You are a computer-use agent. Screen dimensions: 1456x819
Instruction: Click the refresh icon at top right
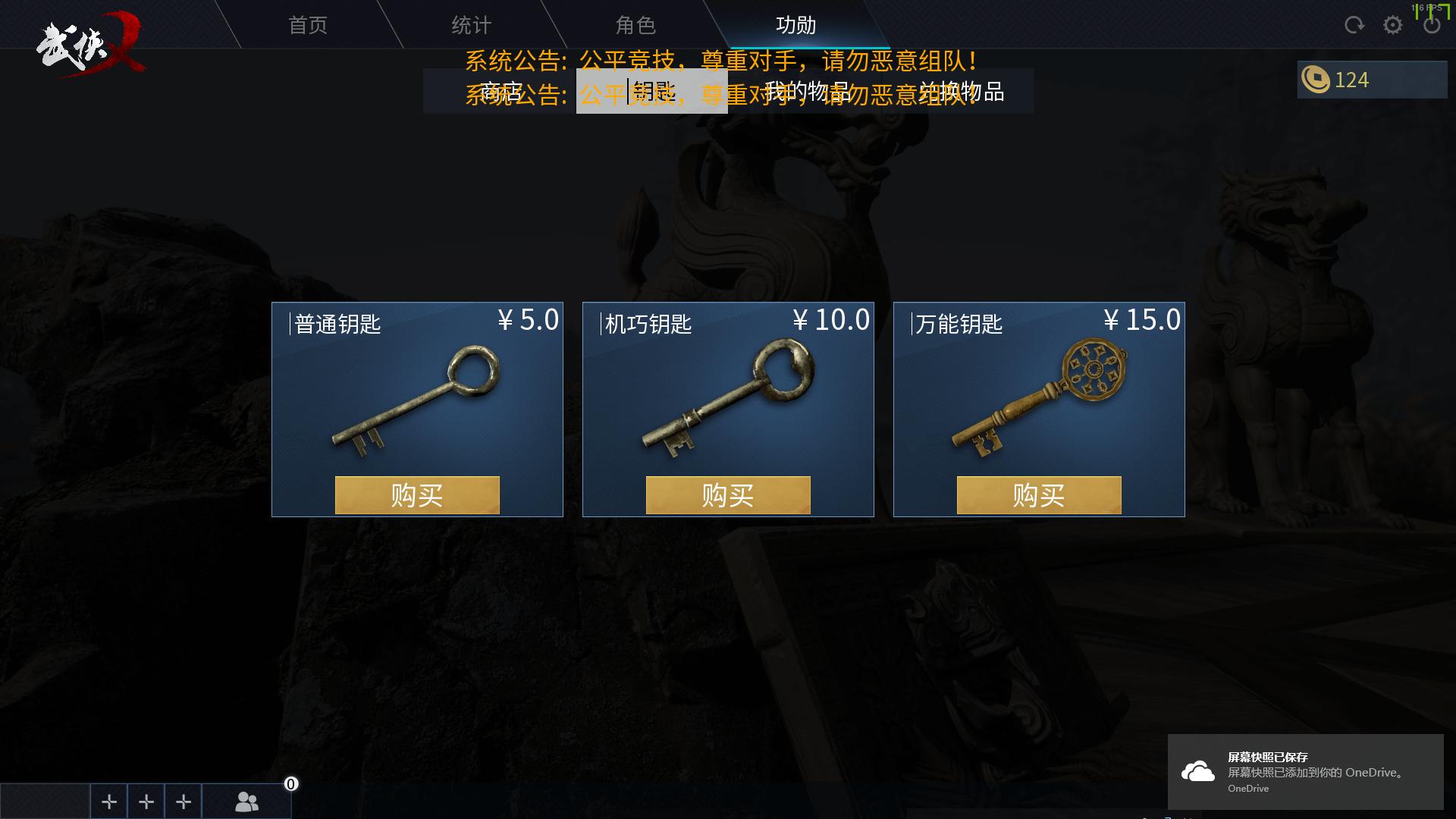click(x=1354, y=24)
